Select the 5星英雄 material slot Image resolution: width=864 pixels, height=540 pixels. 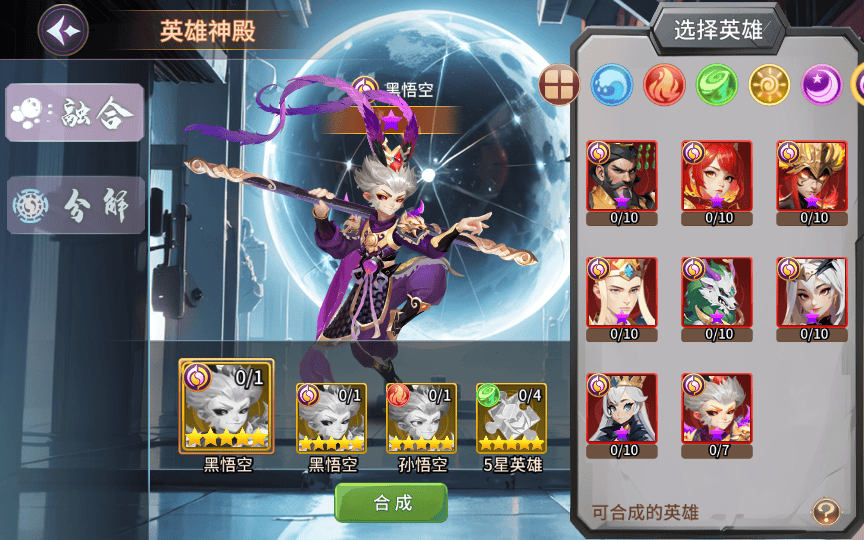tap(511, 416)
